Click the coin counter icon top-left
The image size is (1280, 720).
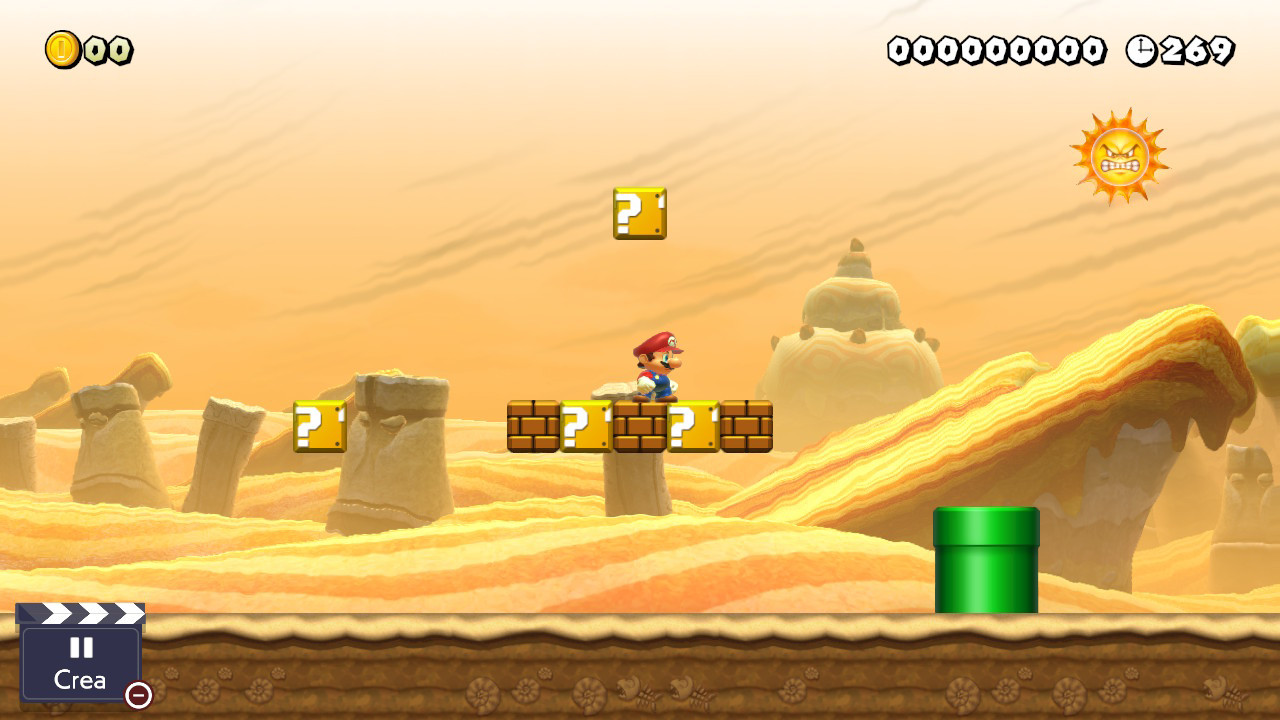point(60,47)
